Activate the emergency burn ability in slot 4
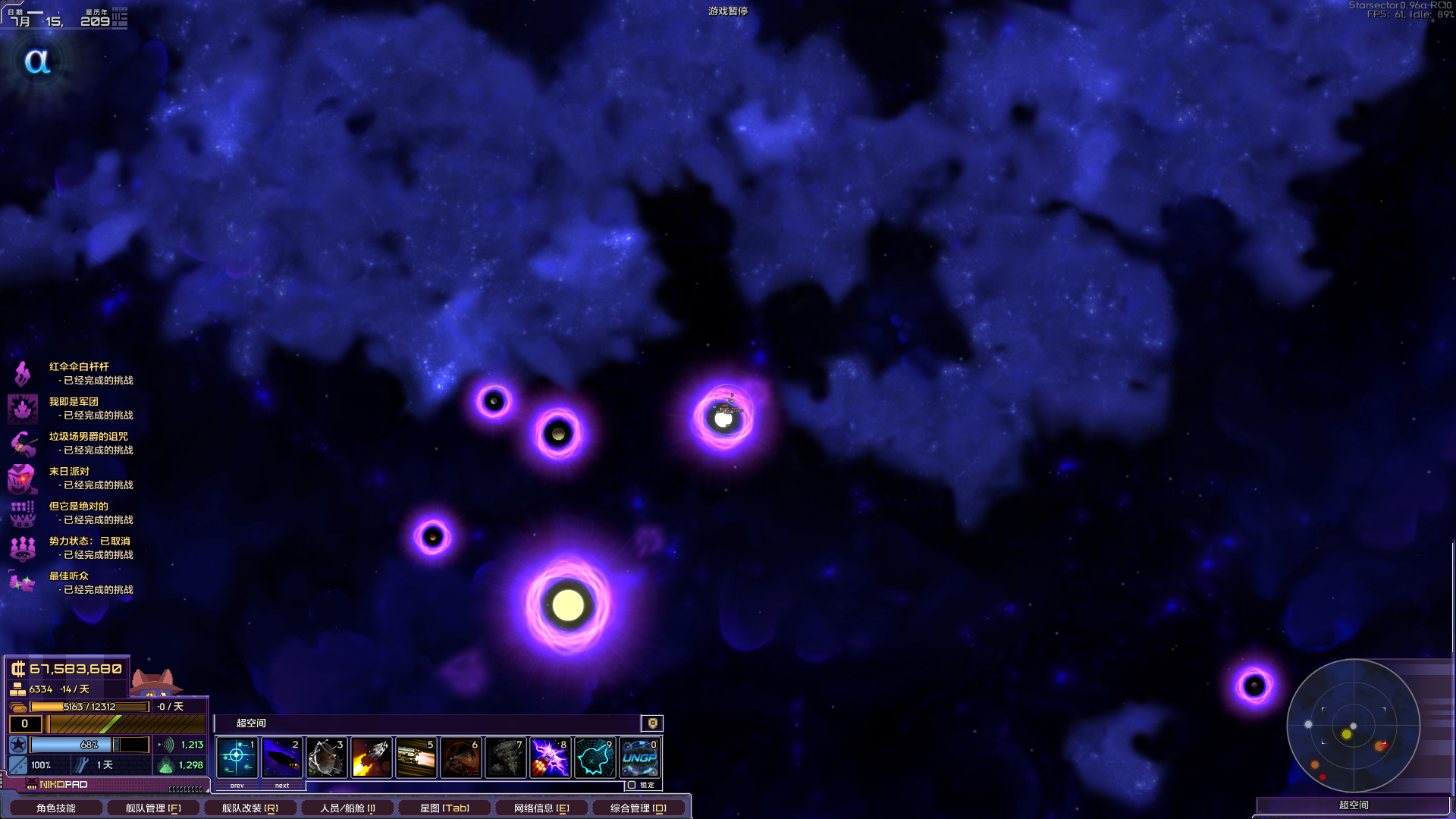The image size is (1456, 819). (371, 757)
